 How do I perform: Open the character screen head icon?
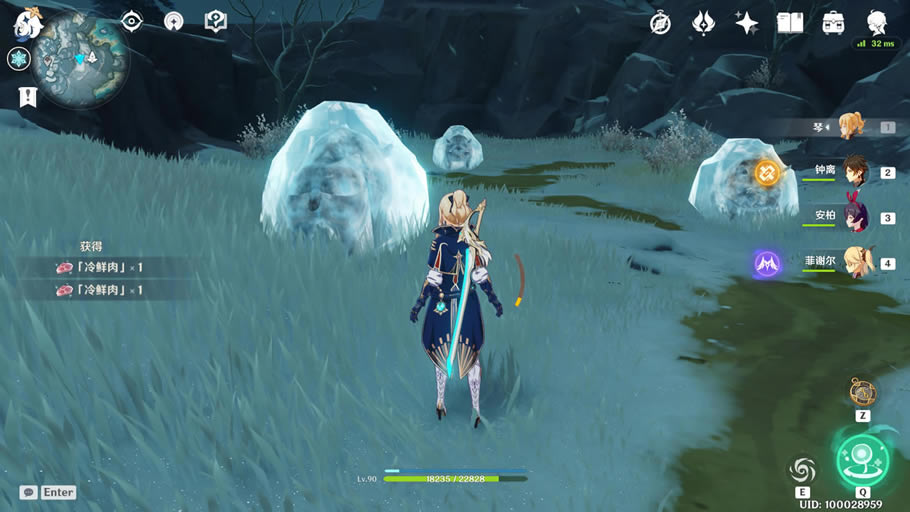click(876, 22)
